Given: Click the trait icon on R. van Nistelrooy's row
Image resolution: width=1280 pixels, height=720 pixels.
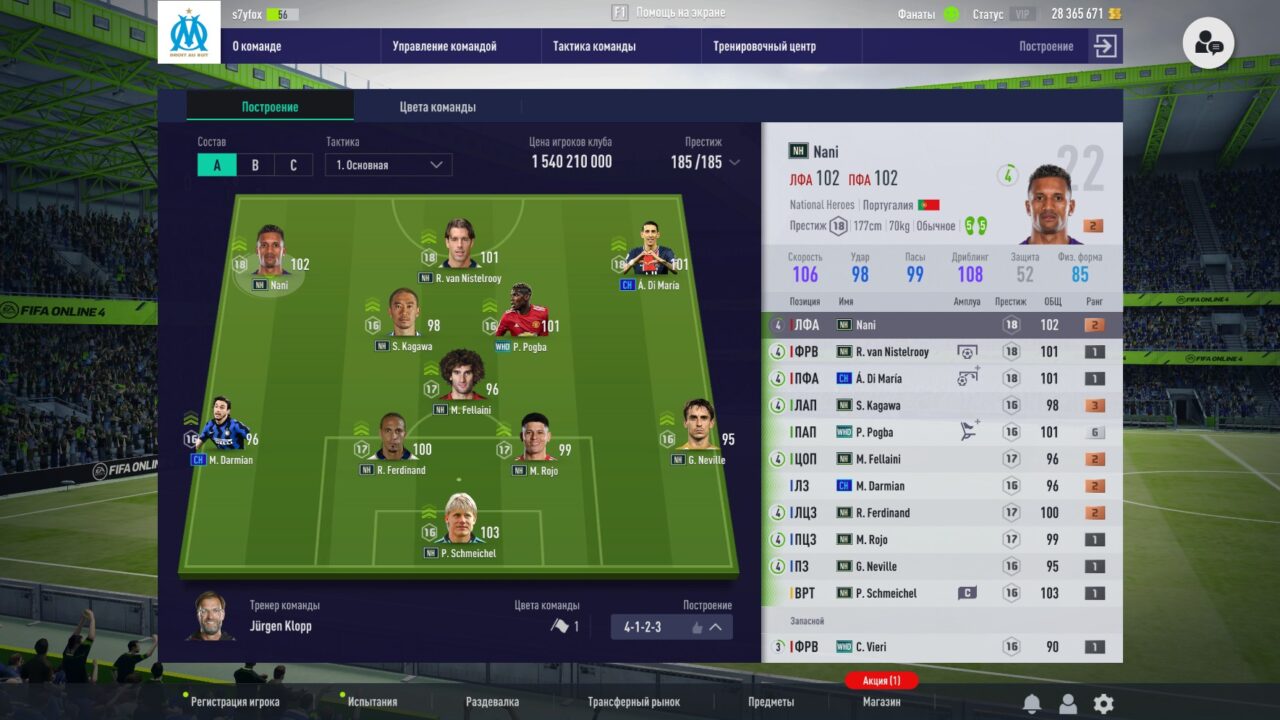Looking at the screenshot, I should pos(964,351).
